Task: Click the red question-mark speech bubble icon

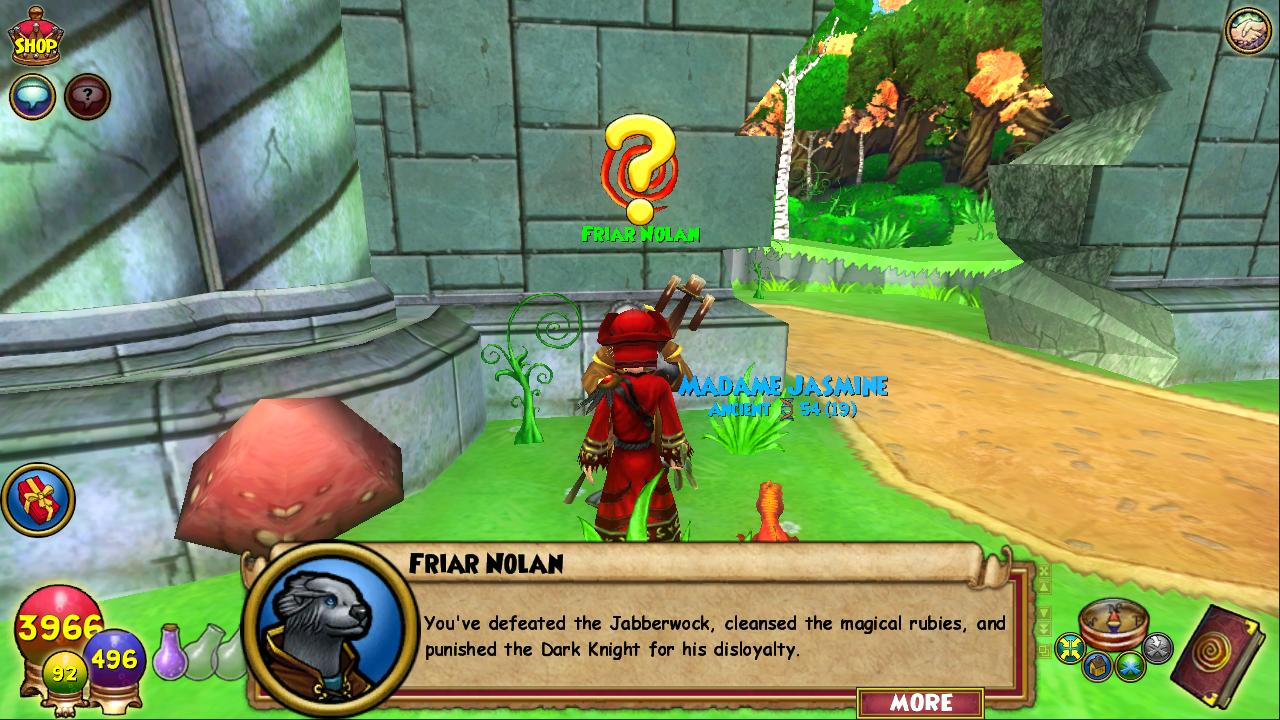Action: (87, 97)
